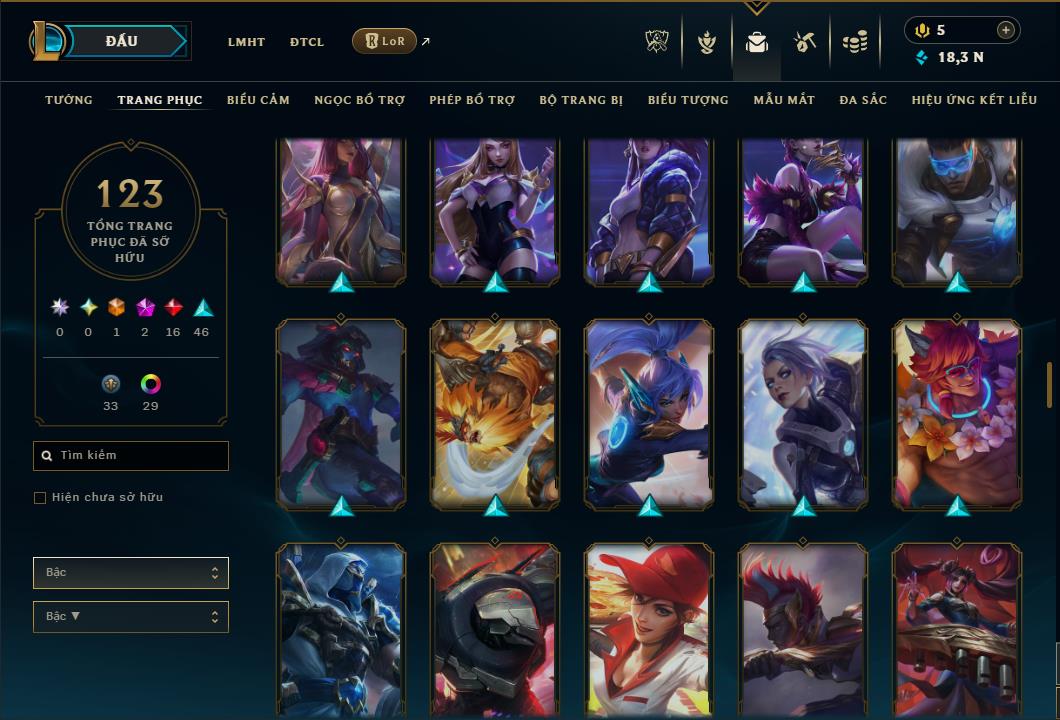1060x720 pixels.
Task: Open the coin stack store icon
Action: [x=854, y=42]
